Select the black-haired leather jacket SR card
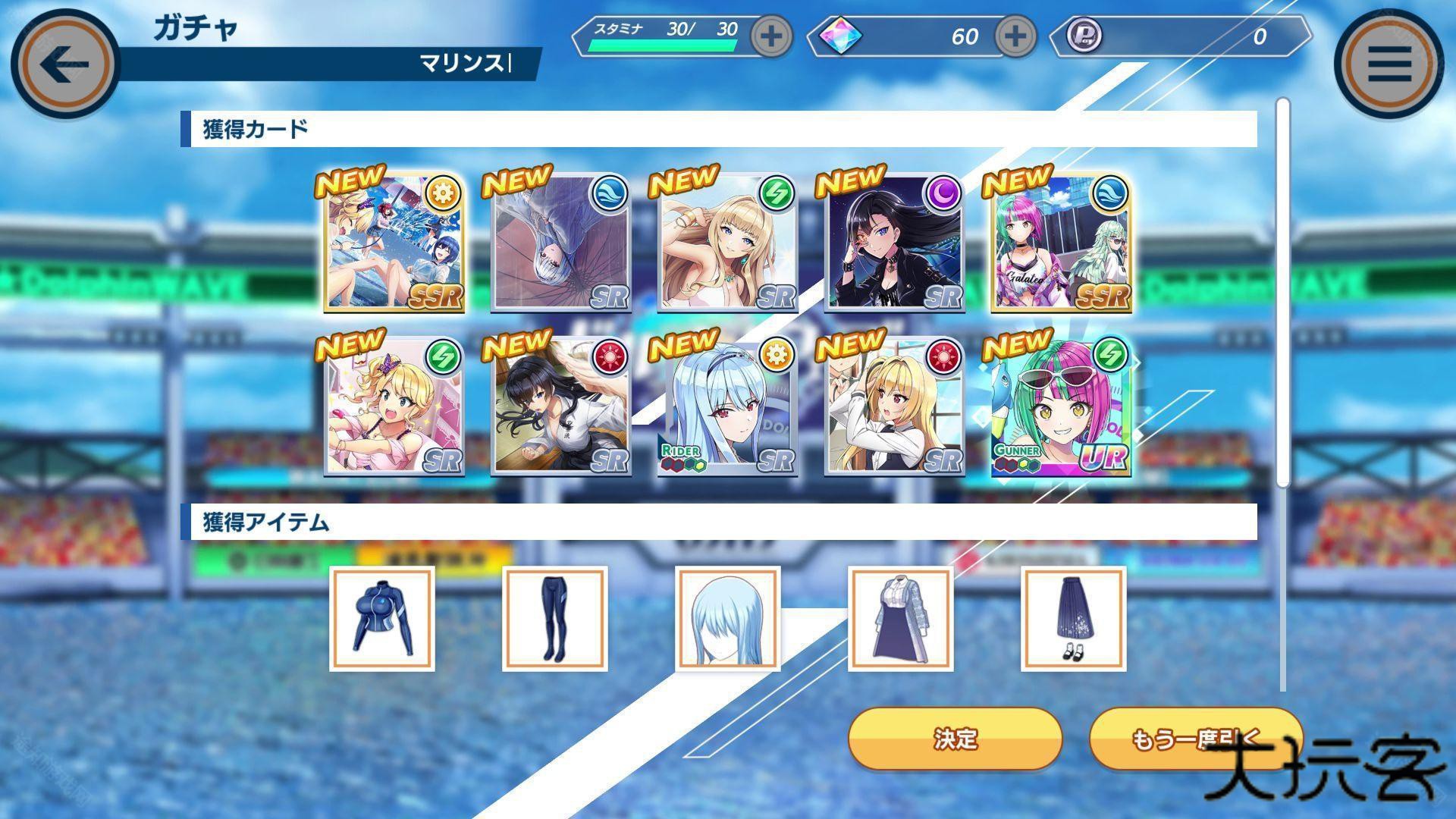The width and height of the screenshot is (1456, 819). 894,243
